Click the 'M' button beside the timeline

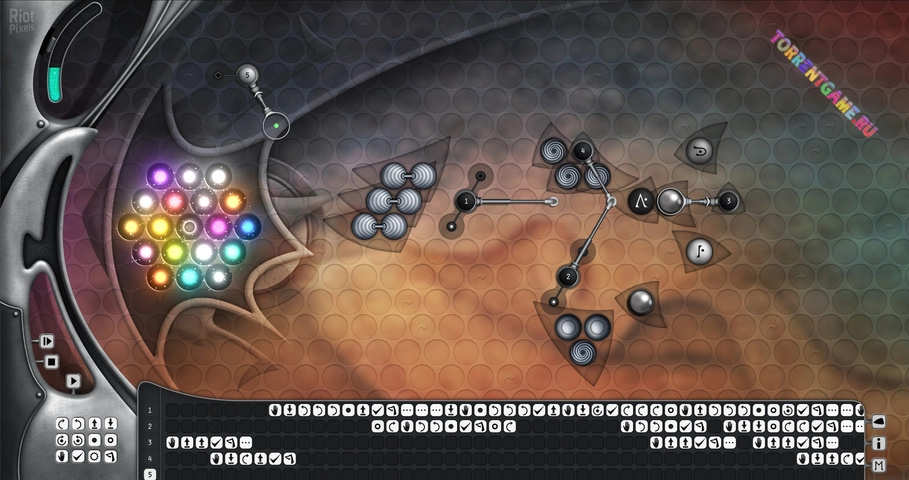879,466
